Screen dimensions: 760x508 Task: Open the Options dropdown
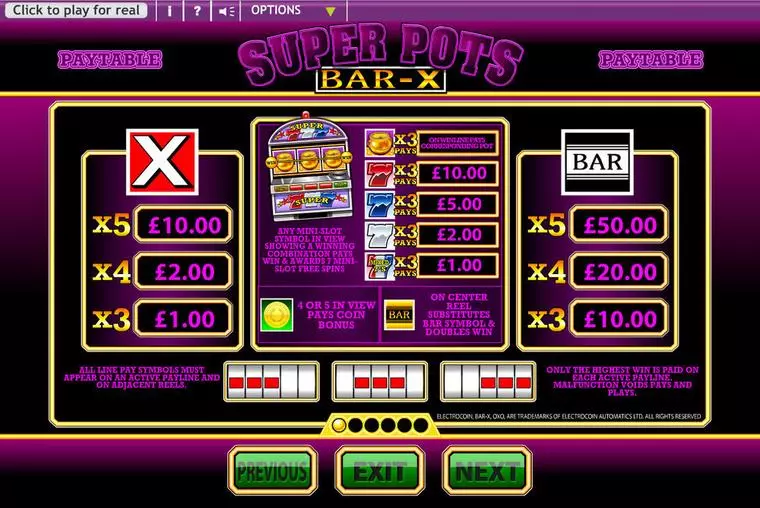[x=292, y=11]
